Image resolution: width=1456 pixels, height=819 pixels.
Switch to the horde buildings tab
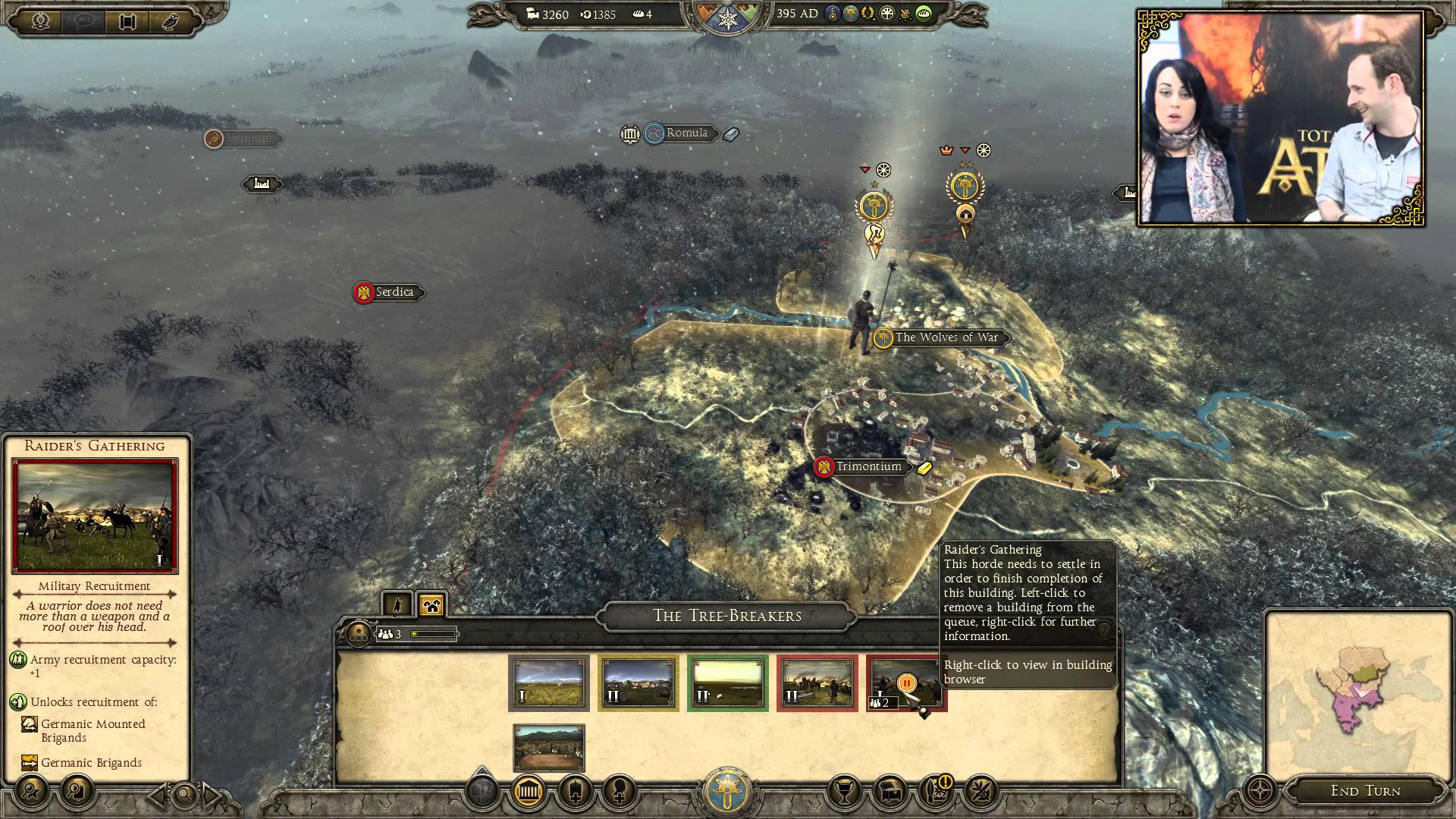pyautogui.click(x=431, y=604)
